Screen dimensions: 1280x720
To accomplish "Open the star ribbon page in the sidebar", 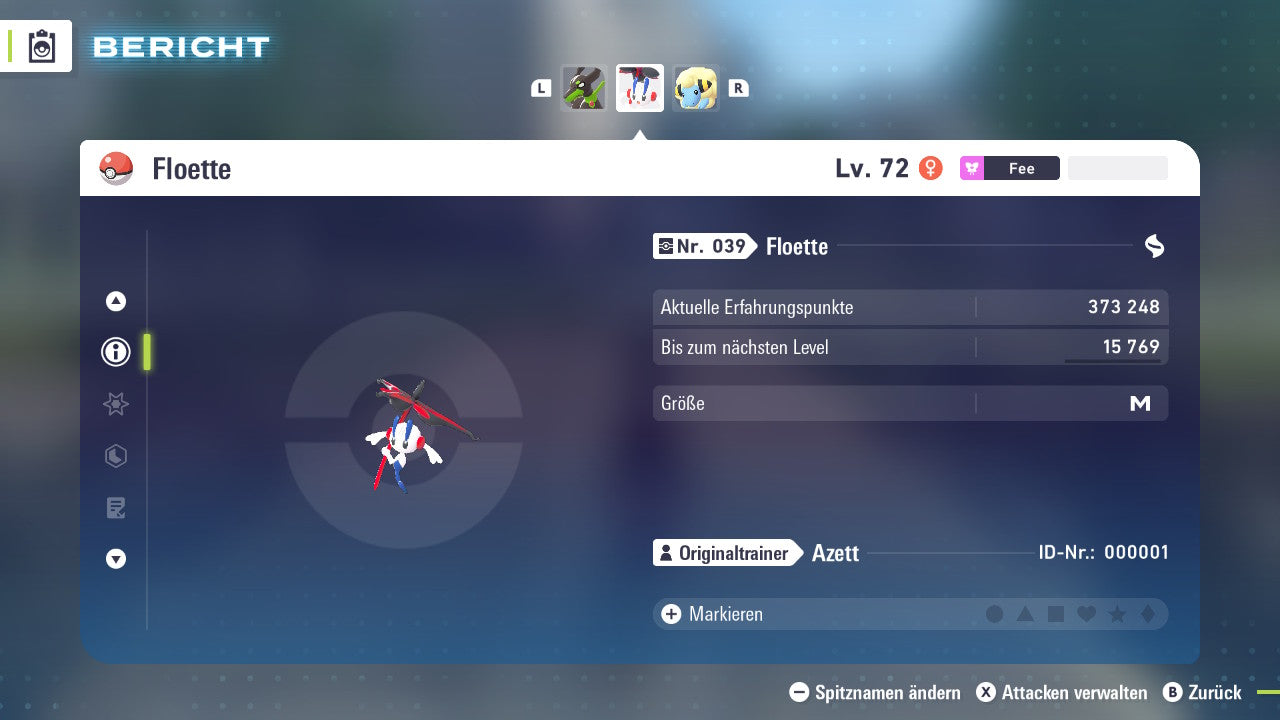I will click(x=115, y=404).
